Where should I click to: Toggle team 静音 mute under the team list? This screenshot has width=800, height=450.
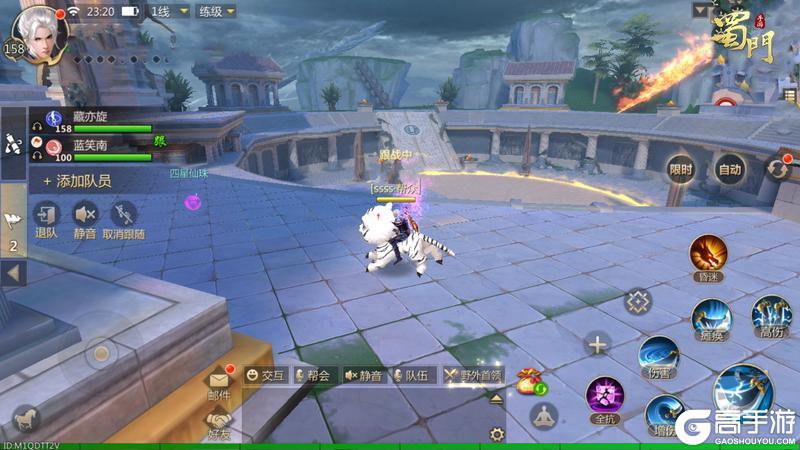(x=85, y=219)
